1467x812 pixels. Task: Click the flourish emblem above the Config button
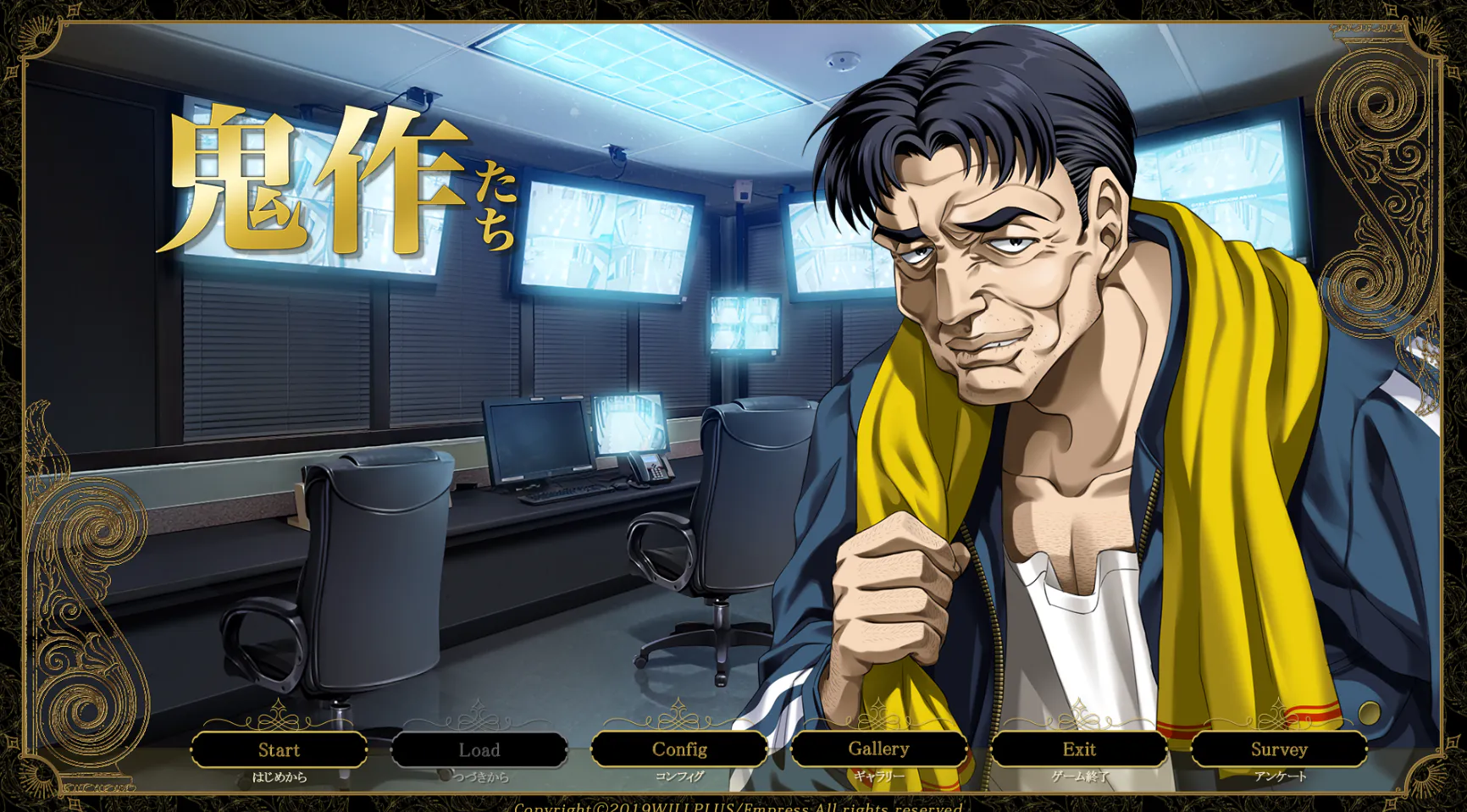(x=678, y=721)
